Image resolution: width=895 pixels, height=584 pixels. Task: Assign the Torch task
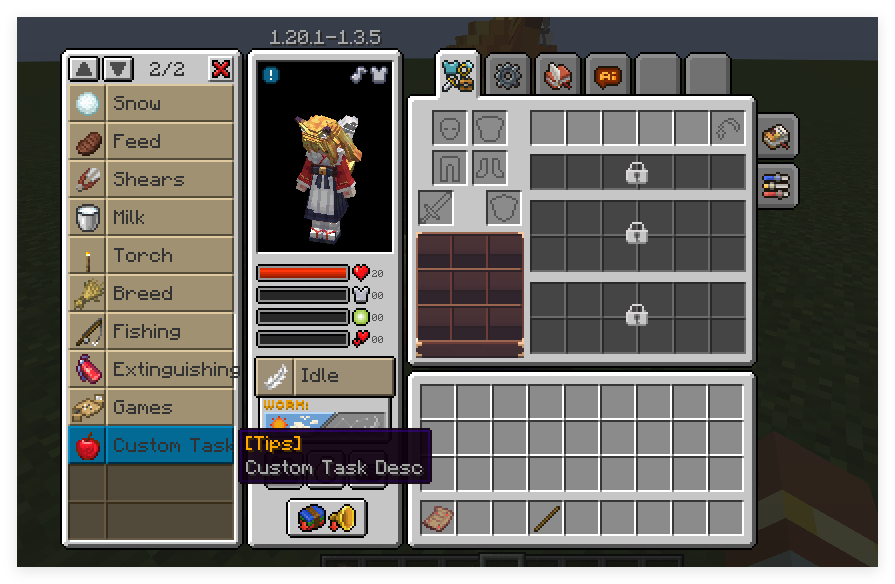pyautogui.click(x=152, y=256)
